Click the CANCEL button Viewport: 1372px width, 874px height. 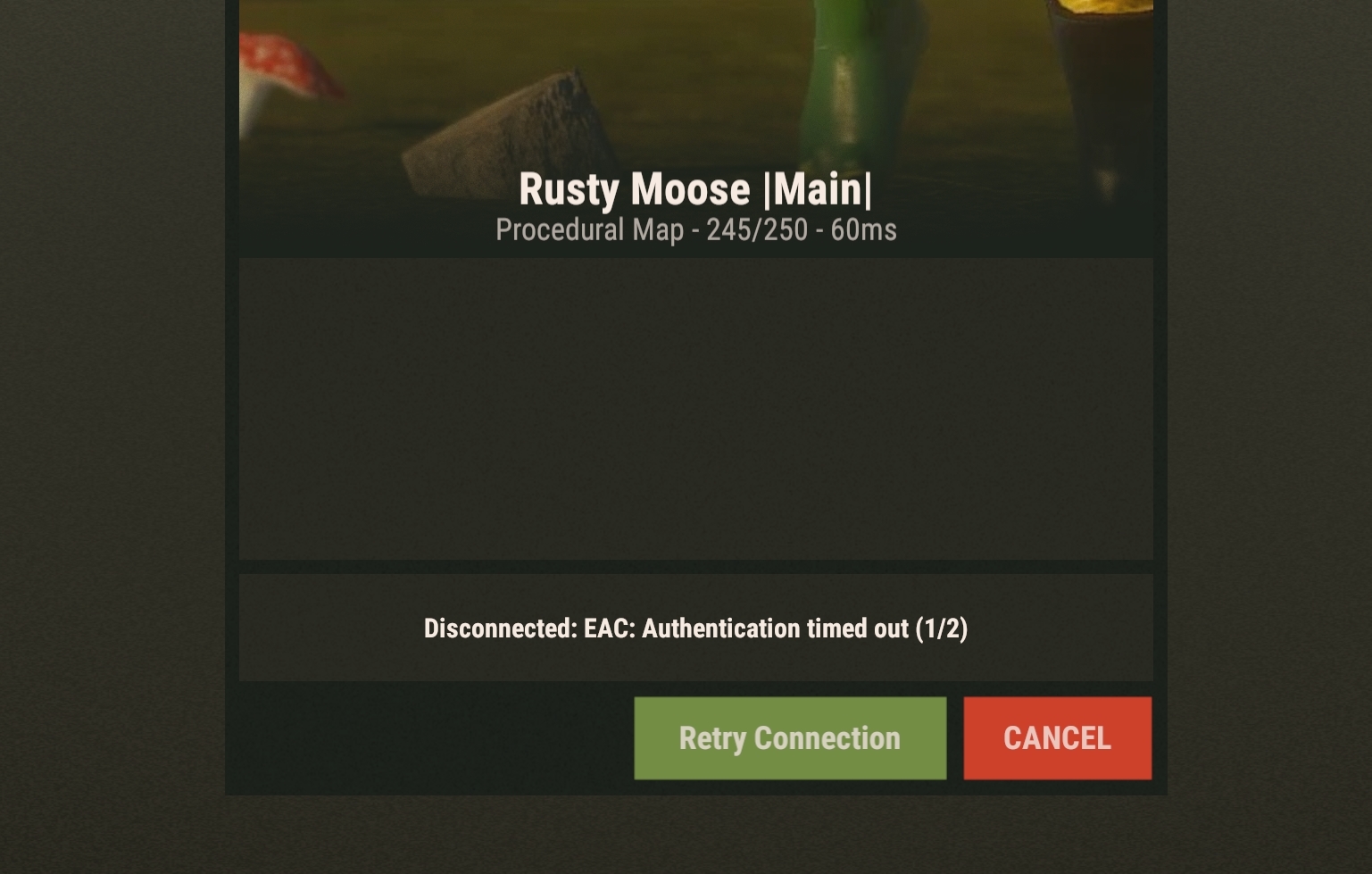click(1057, 737)
